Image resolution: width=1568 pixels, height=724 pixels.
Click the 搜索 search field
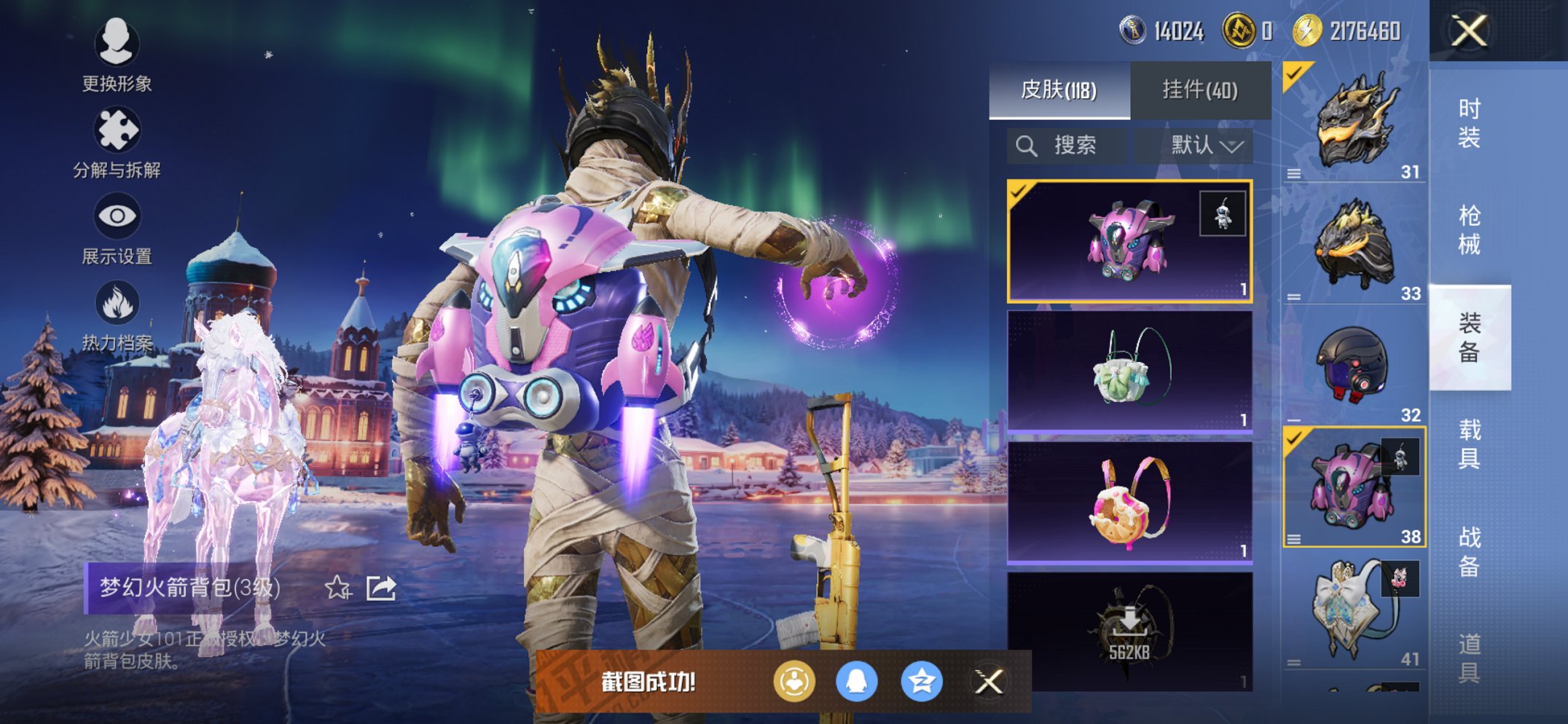(1067, 146)
